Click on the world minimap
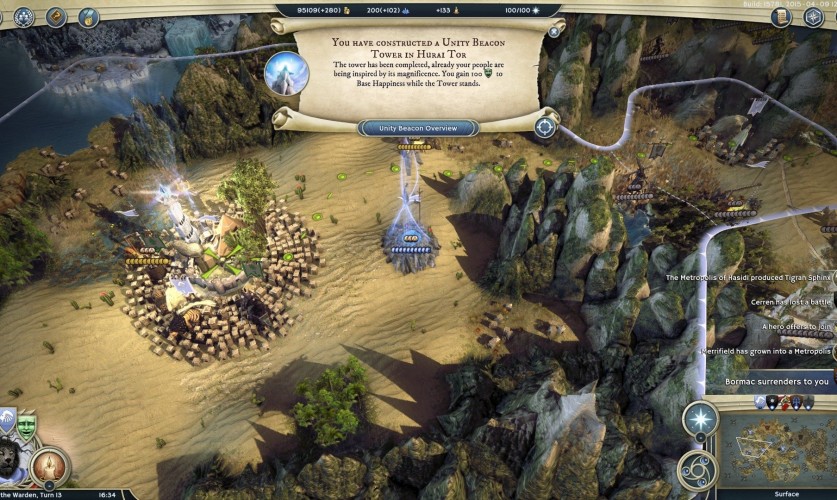The image size is (837, 500). [x=777, y=449]
